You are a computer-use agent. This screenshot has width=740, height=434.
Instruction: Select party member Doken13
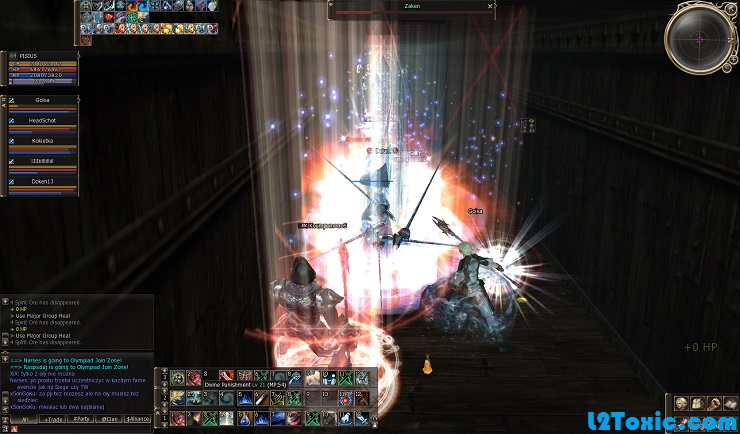click(42, 181)
